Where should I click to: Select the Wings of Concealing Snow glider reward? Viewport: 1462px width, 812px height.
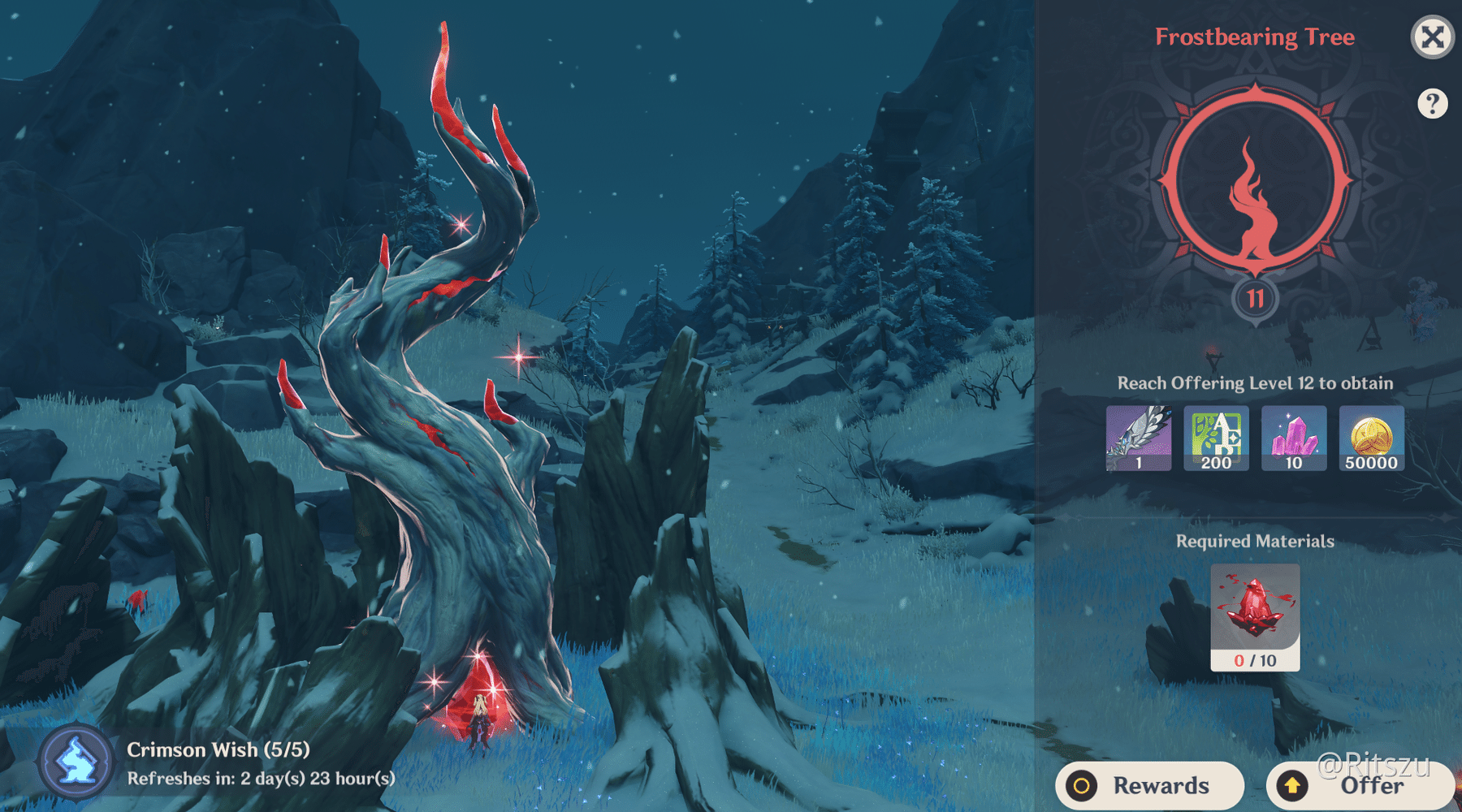[1139, 438]
